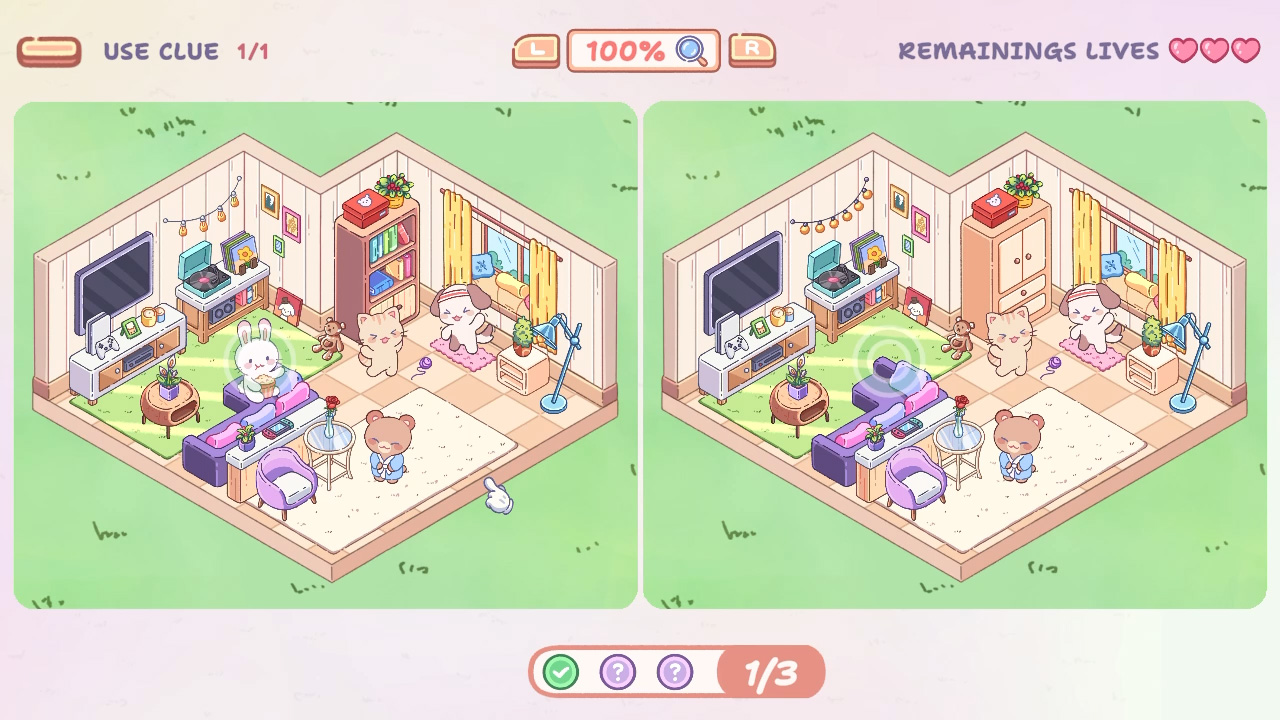This screenshot has height=720, width=1280.
Task: Select the green checkmark found-difference indicator
Action: [561, 671]
